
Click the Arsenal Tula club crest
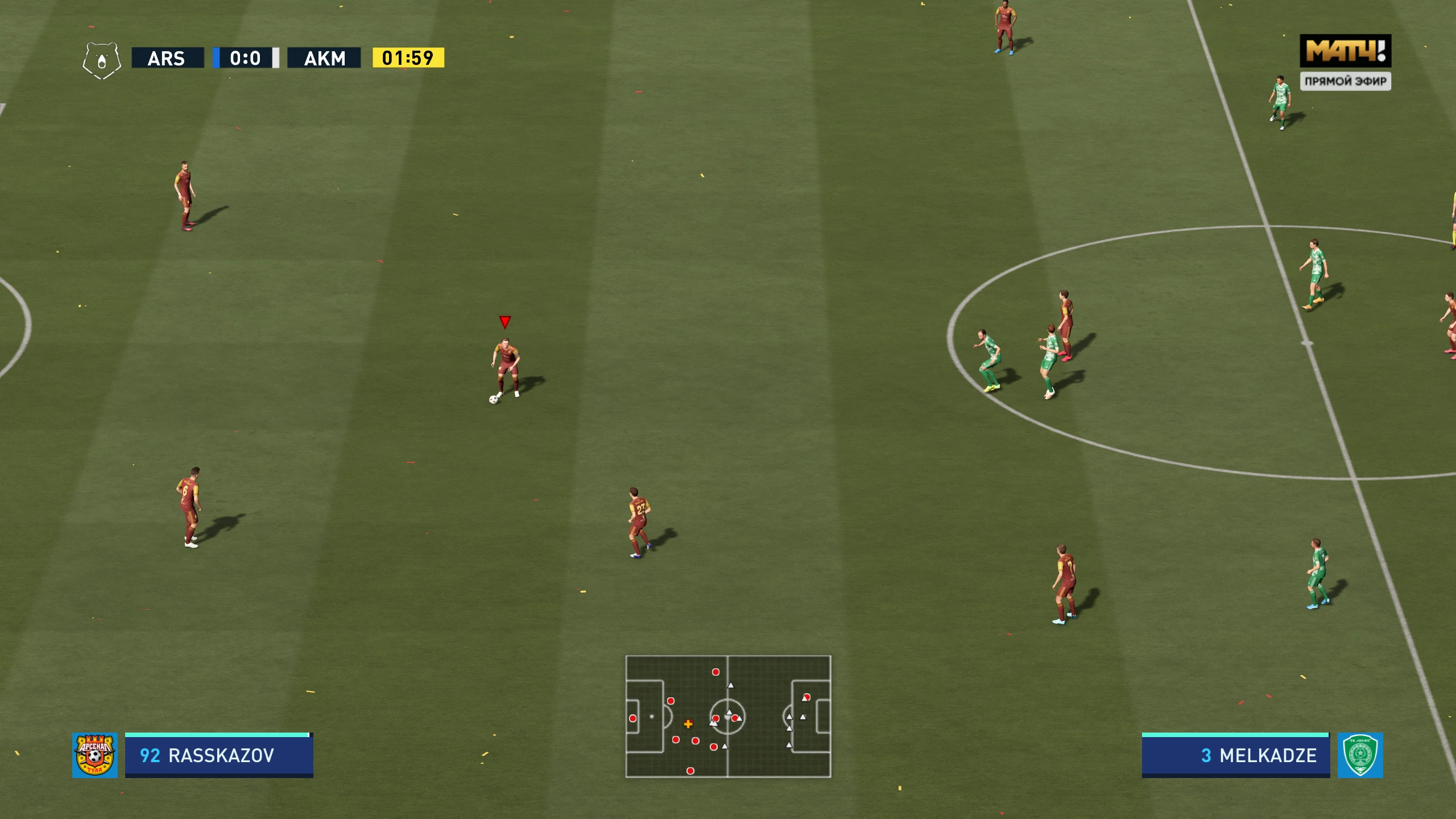coord(94,755)
